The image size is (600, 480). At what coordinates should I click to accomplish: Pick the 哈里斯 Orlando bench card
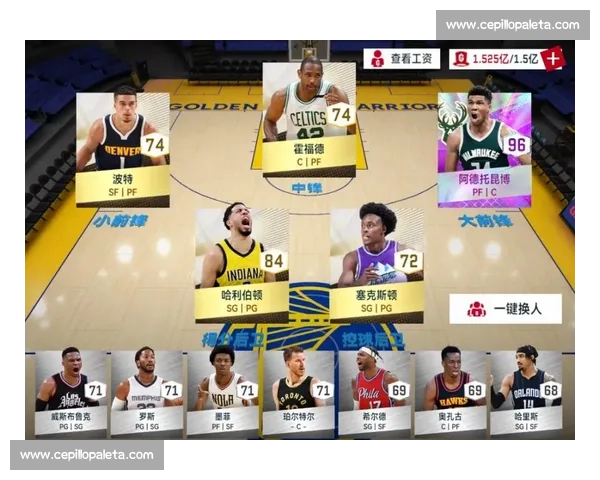point(525,392)
